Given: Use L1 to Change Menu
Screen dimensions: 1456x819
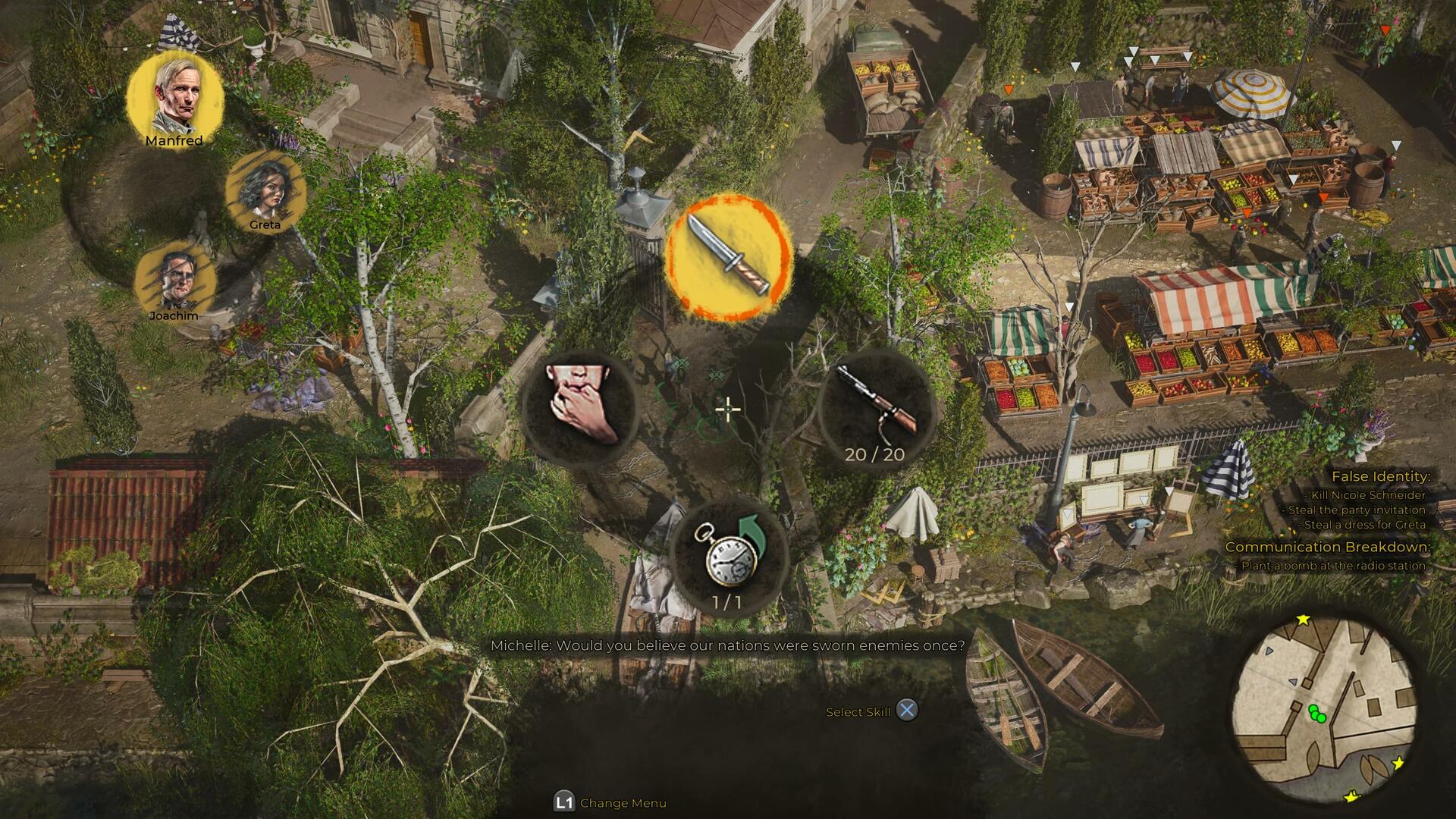Looking at the screenshot, I should click(x=599, y=802).
